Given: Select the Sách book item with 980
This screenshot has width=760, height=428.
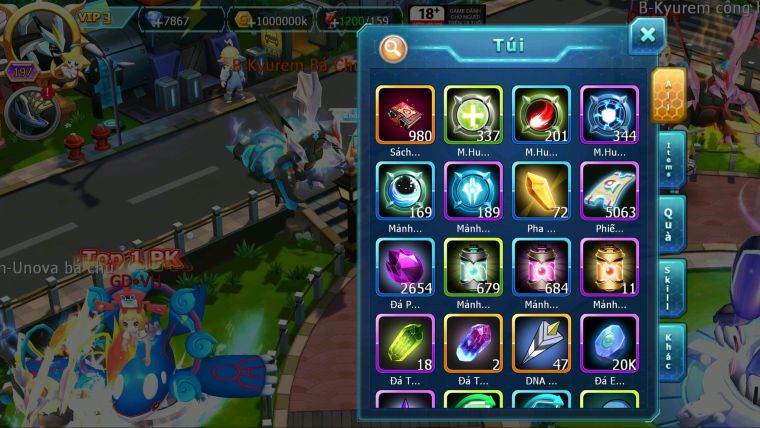Looking at the screenshot, I should tap(405, 115).
